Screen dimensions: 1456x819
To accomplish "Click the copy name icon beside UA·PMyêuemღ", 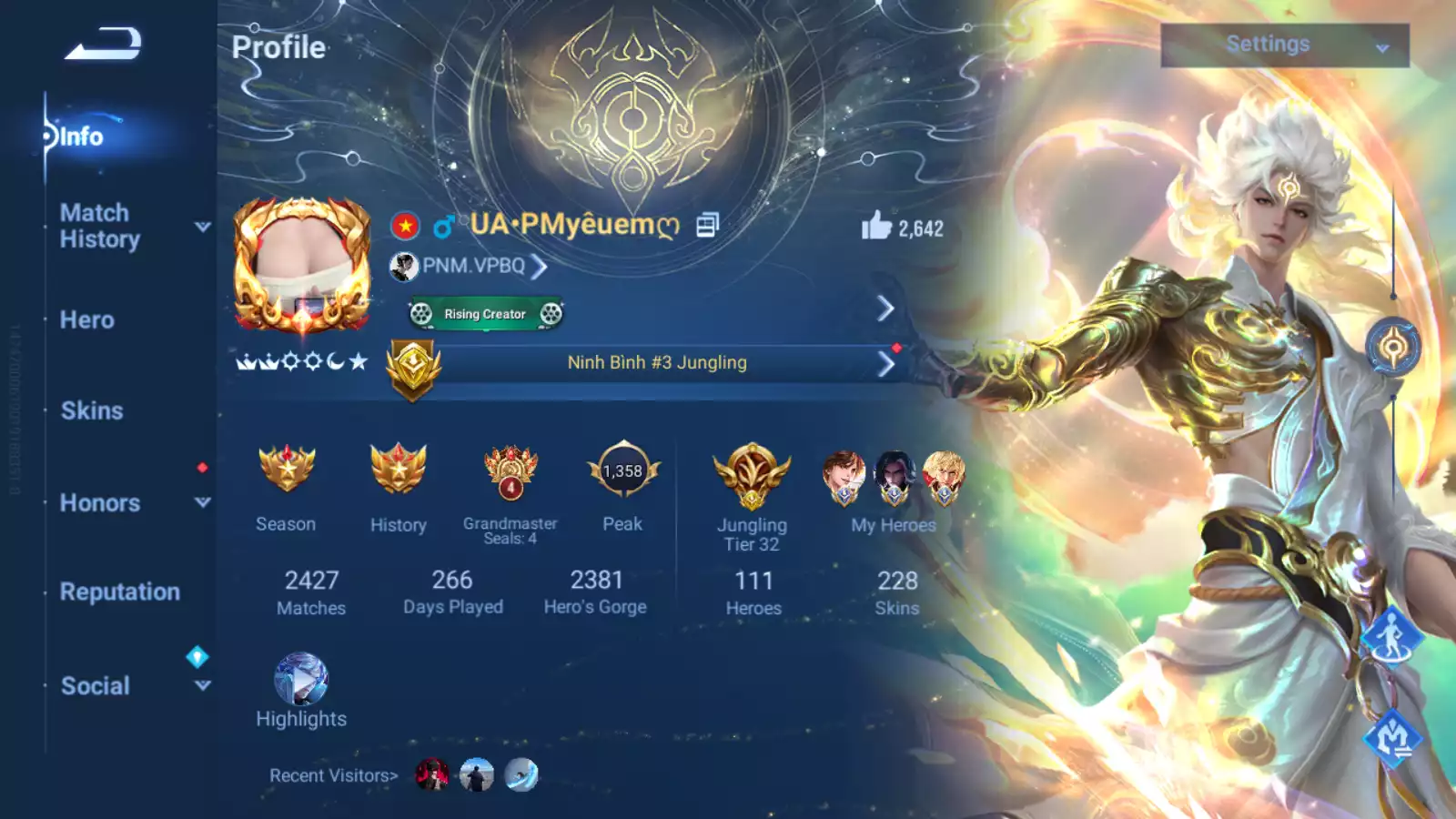I will pos(707,225).
